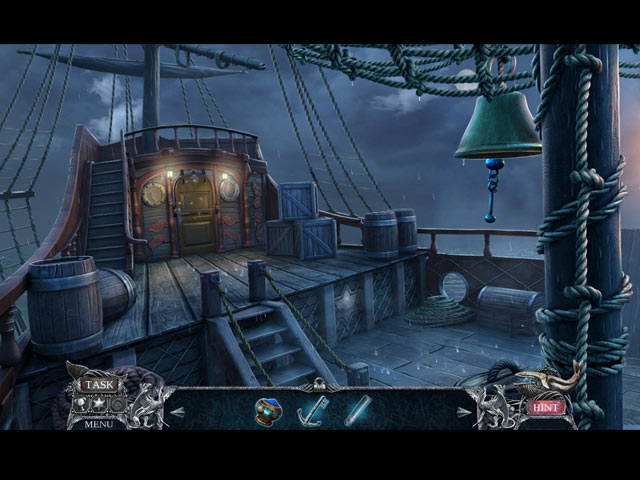Open the game Menu
This screenshot has height=480, width=640.
tap(99, 424)
